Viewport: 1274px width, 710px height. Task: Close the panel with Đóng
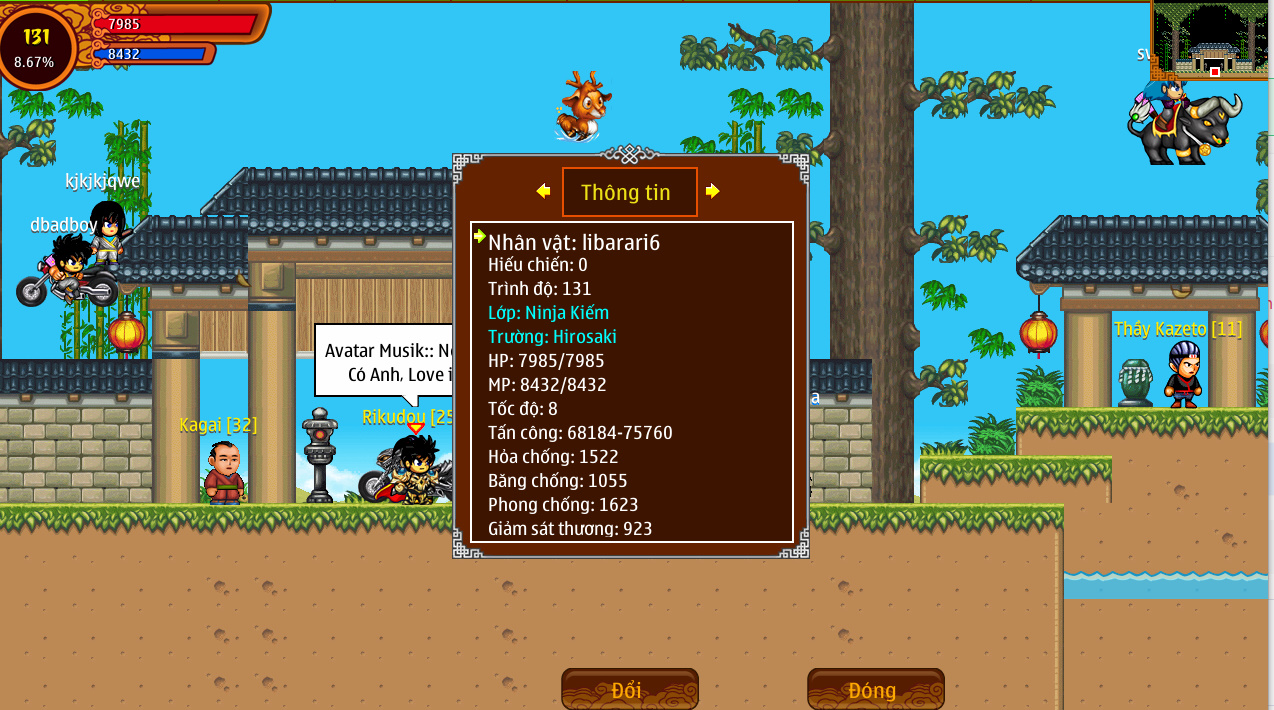coord(875,689)
